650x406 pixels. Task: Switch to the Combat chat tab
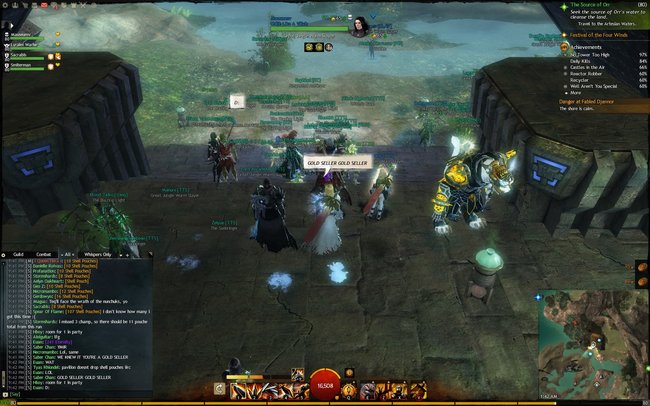click(44, 254)
